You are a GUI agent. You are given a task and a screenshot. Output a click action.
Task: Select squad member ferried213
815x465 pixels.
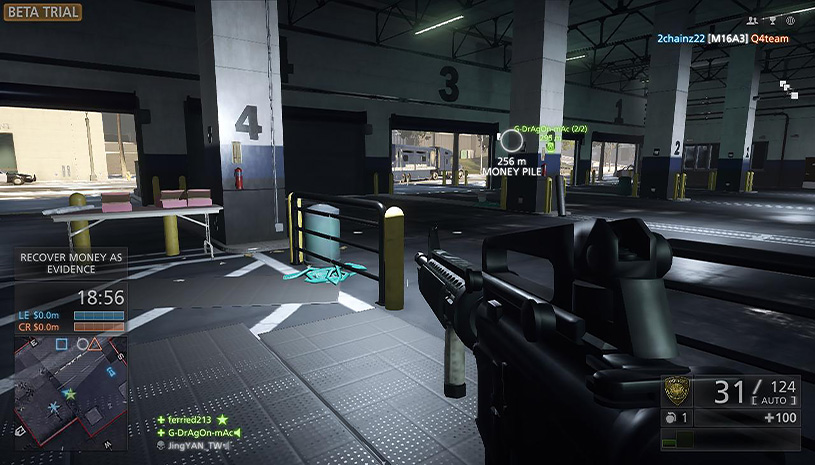click(192, 419)
